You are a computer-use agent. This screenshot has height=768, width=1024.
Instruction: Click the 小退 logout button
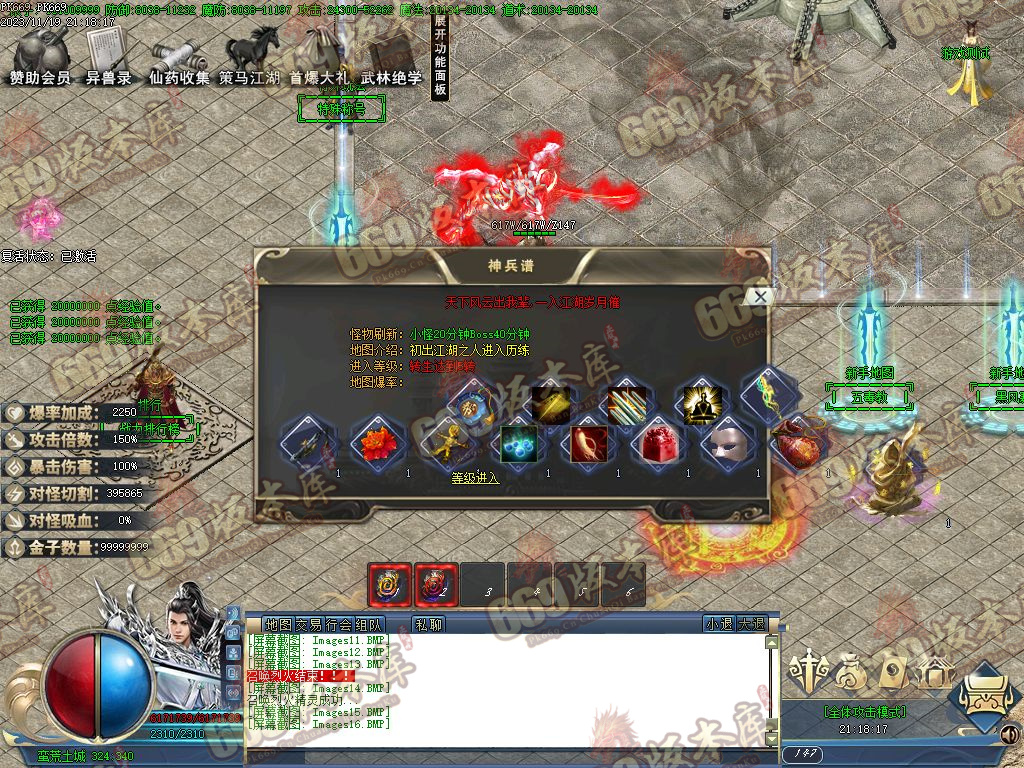point(718,624)
